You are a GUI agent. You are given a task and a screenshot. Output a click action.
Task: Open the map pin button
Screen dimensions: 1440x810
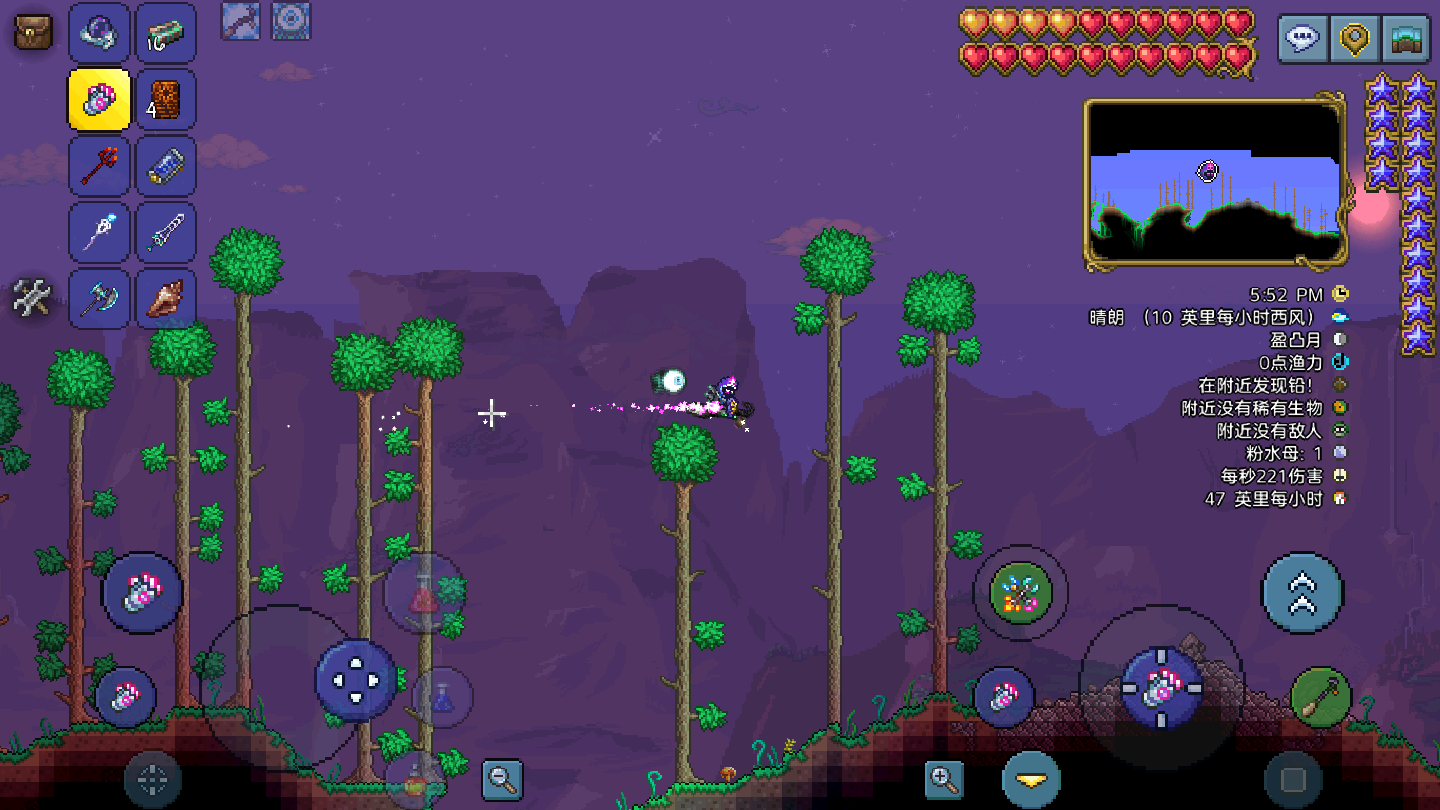tap(1355, 40)
